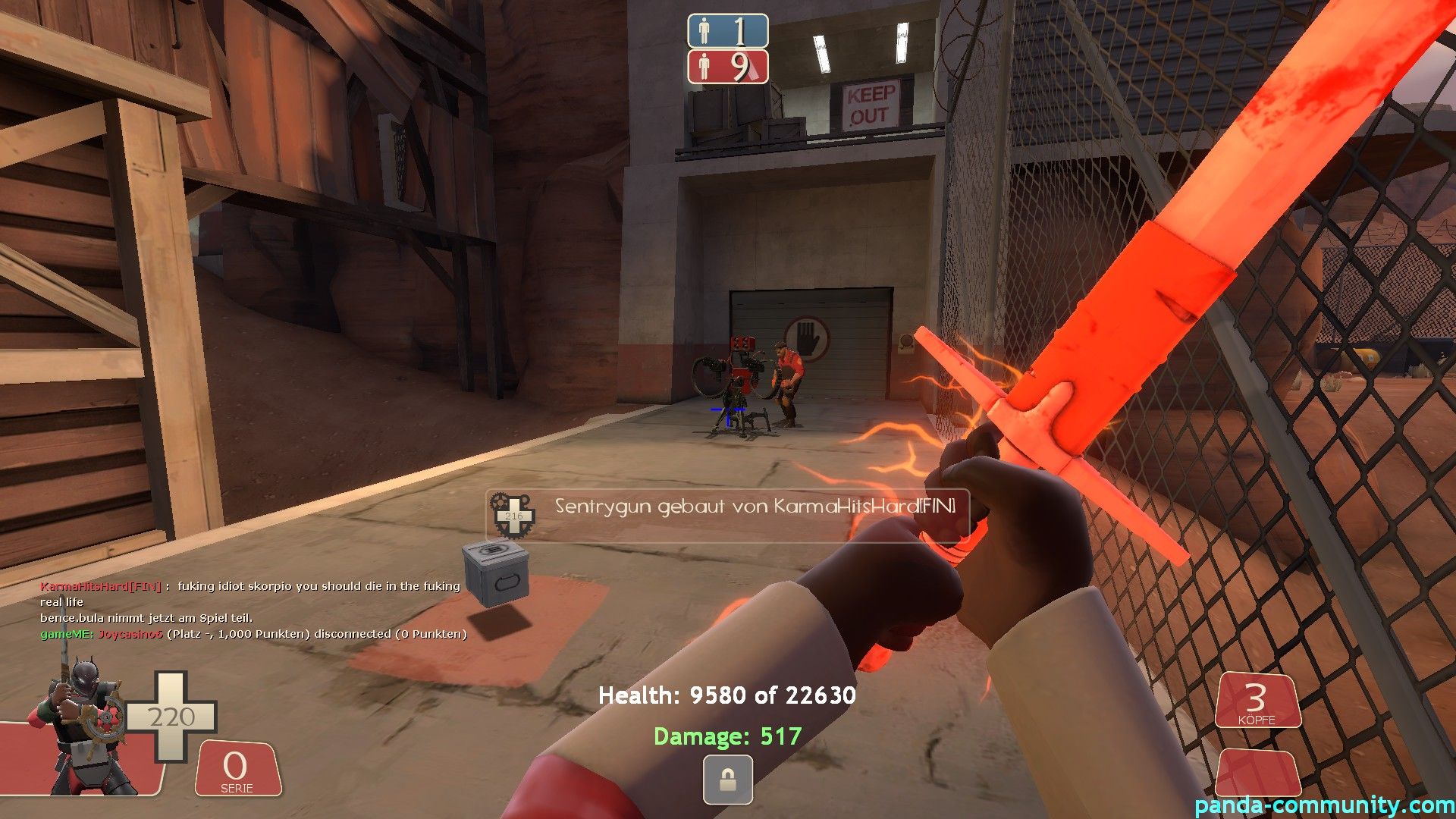
Task: Click the RED team player count panel
Action: point(727,67)
